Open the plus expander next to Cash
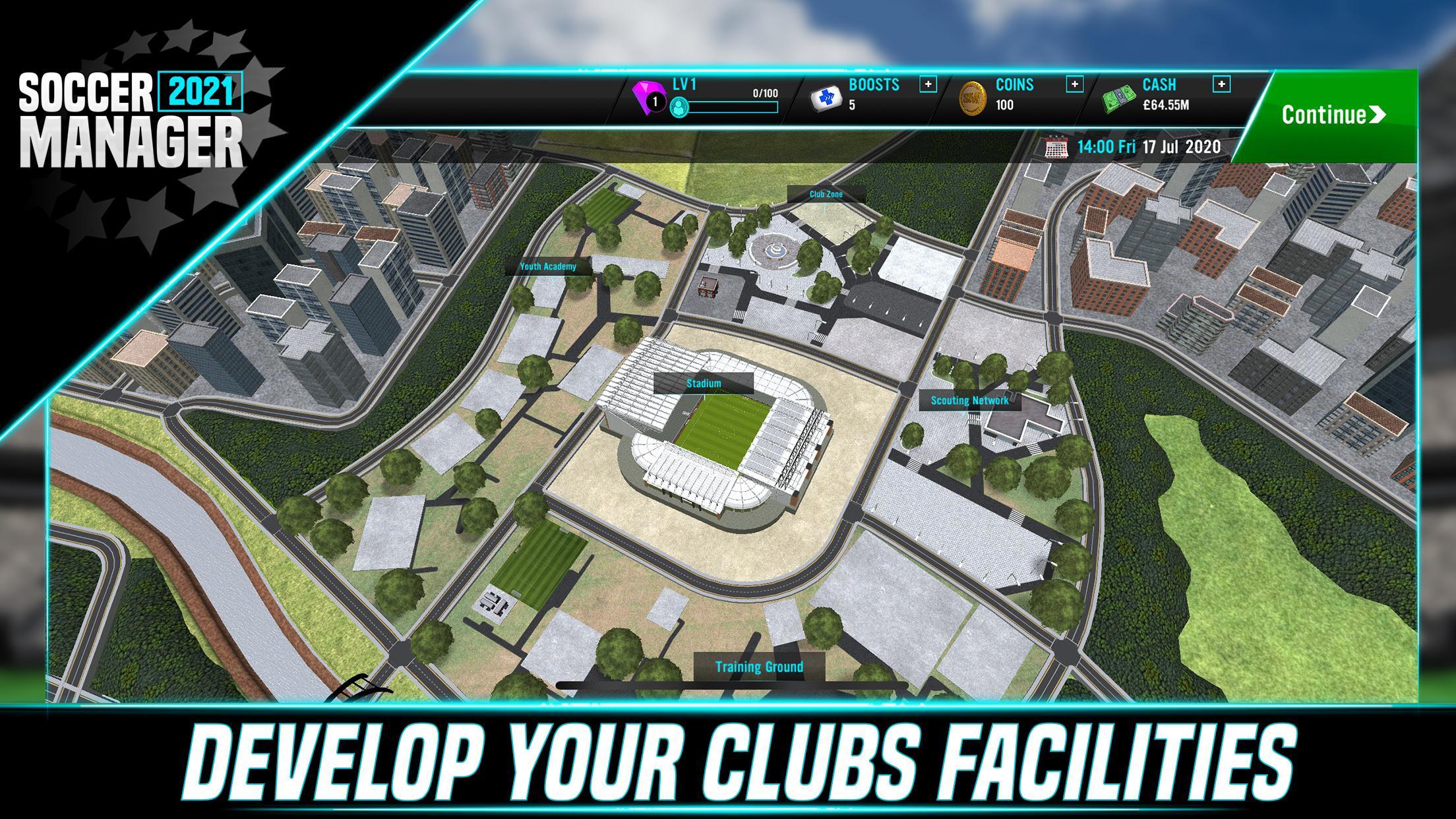 point(1223,84)
